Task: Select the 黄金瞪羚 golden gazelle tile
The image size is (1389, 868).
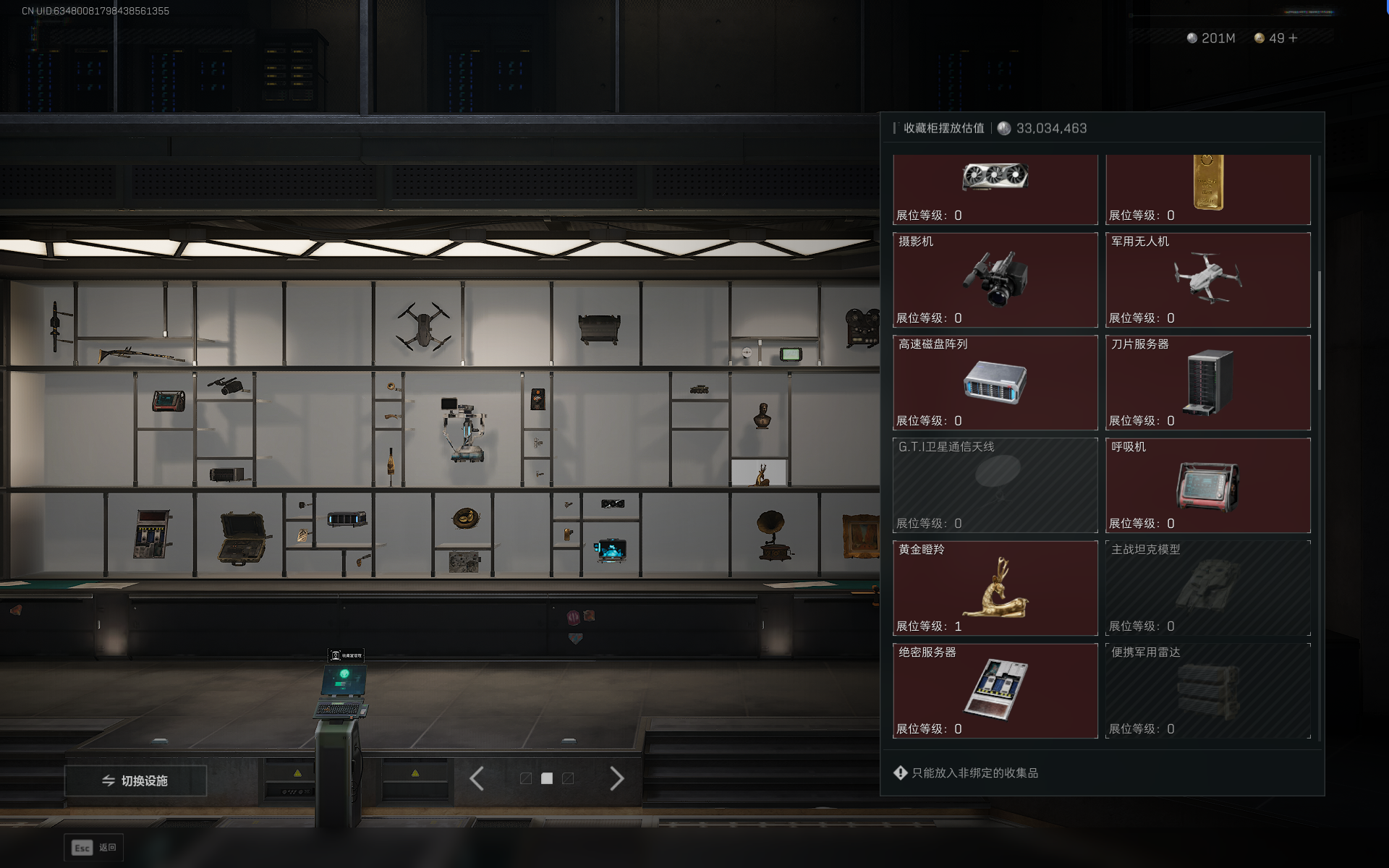Action: (995, 588)
